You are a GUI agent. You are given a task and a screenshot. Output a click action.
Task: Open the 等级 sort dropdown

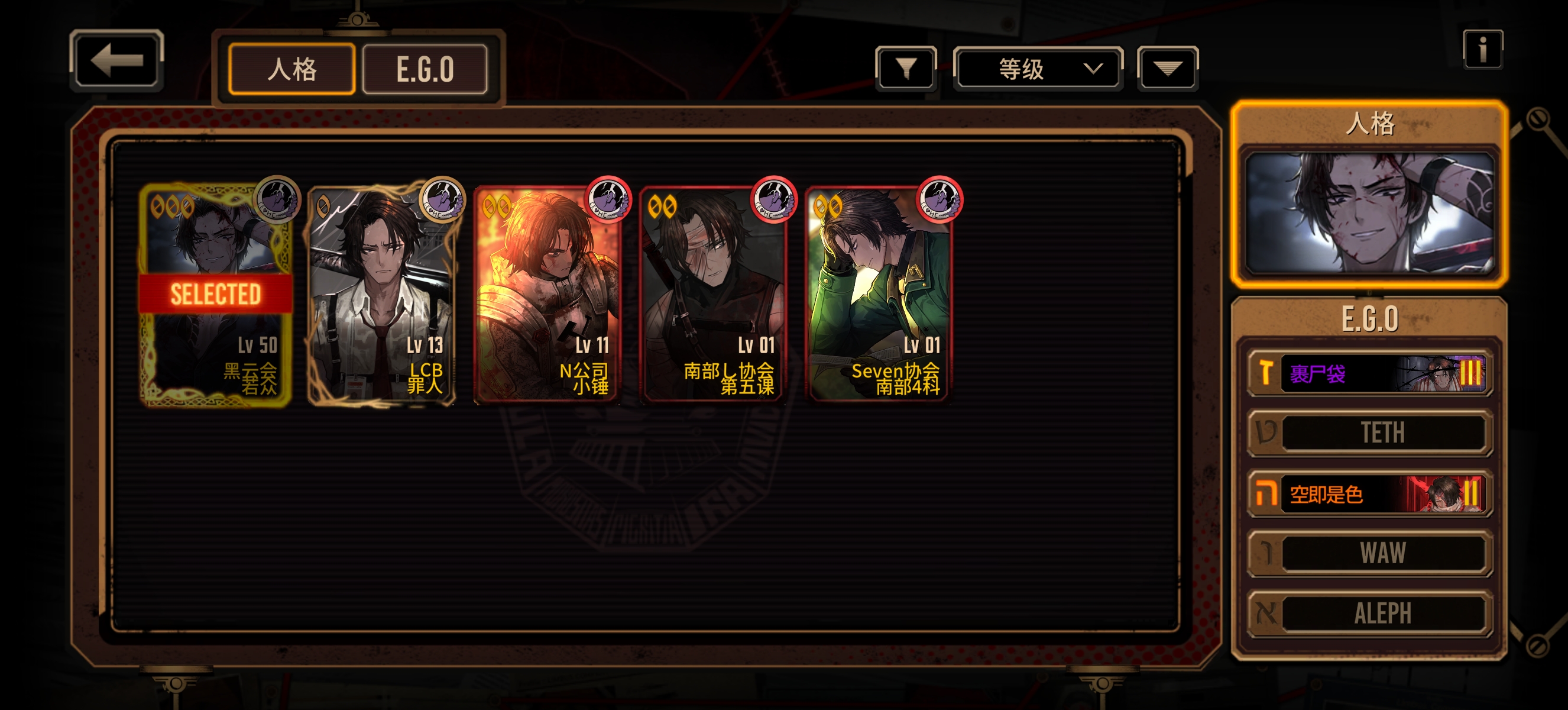click(1038, 68)
